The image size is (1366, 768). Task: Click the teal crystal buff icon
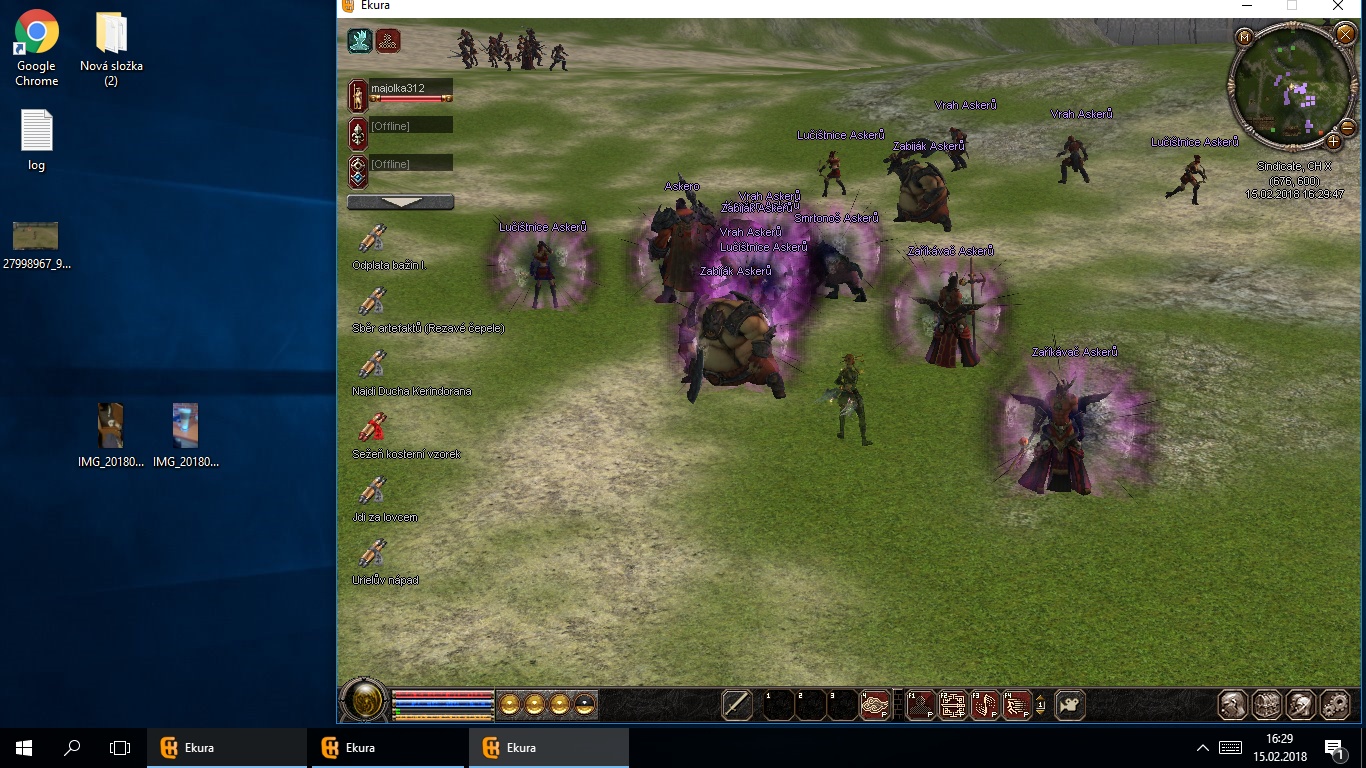pyautogui.click(x=360, y=41)
